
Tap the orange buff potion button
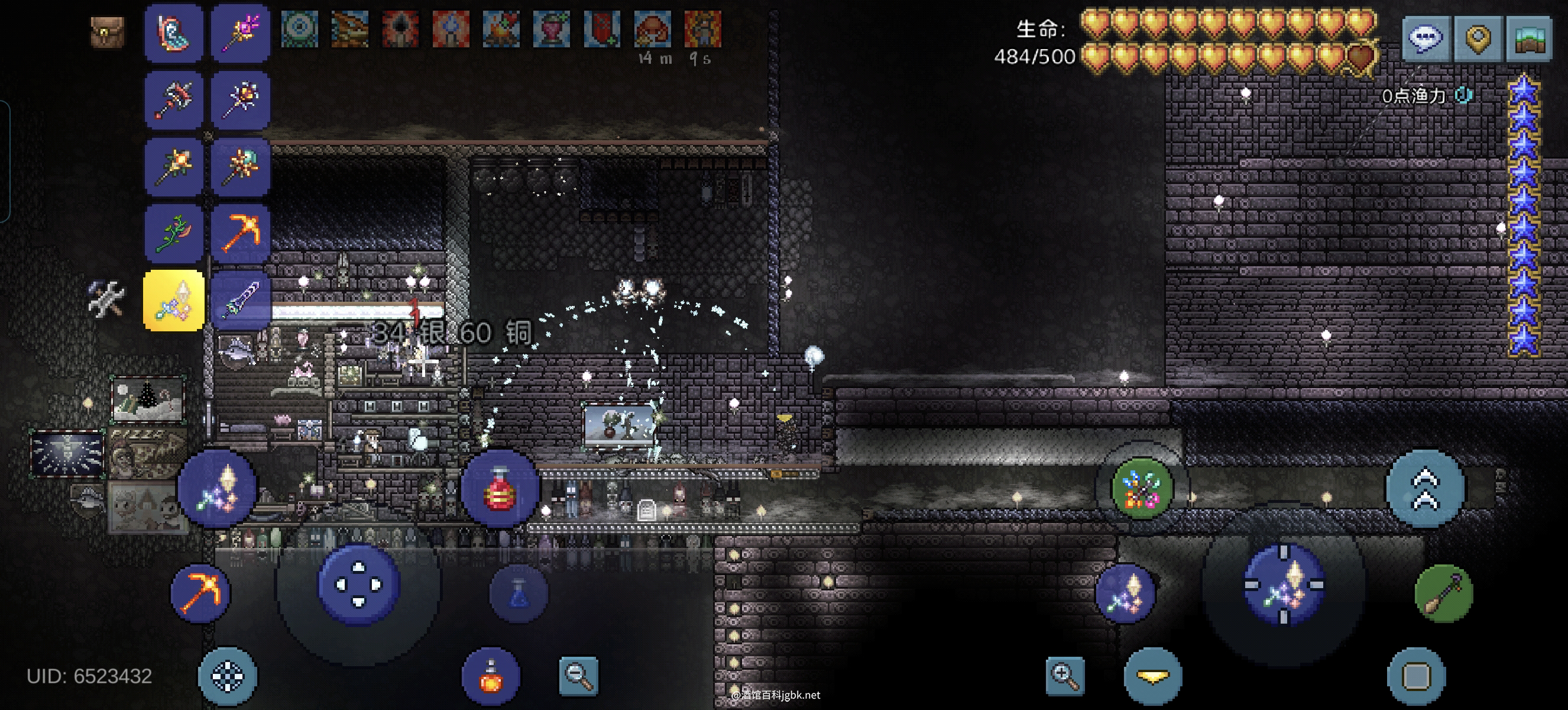click(x=491, y=676)
